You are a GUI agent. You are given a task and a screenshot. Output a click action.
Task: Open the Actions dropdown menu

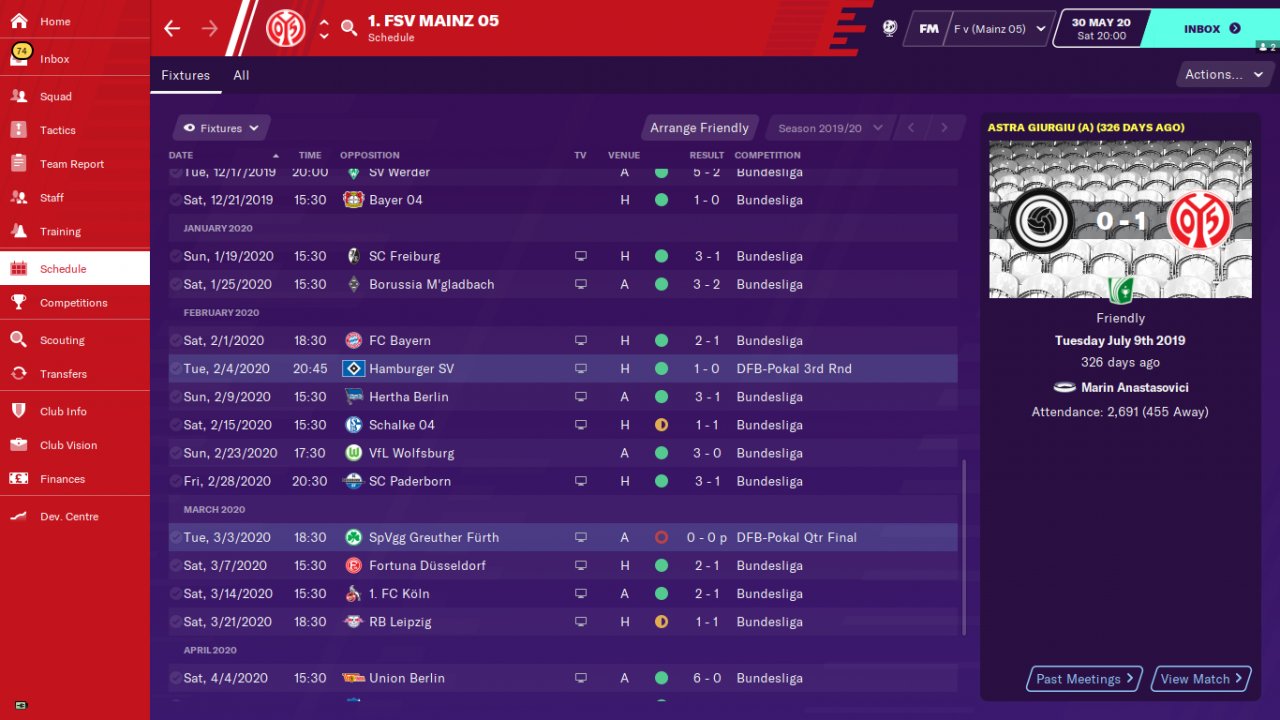[1223, 74]
